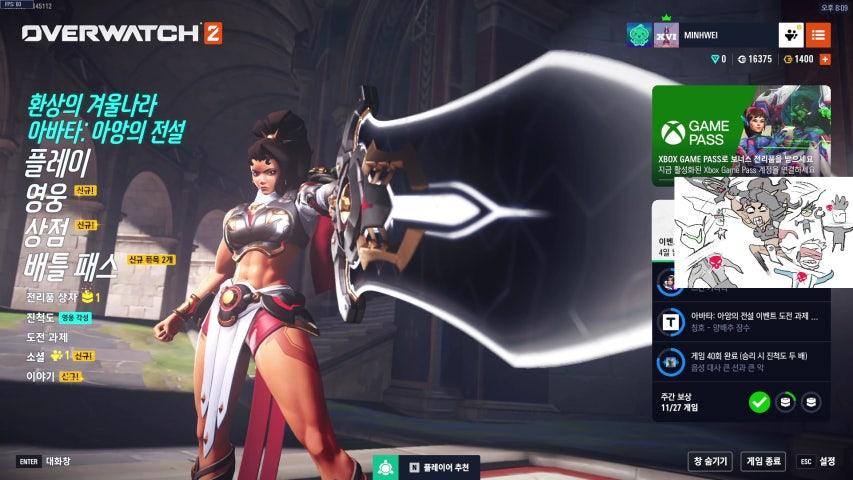The height and width of the screenshot is (480, 853).
Task: Select the 게임 40회 완료 challenge row
Action: click(741, 361)
